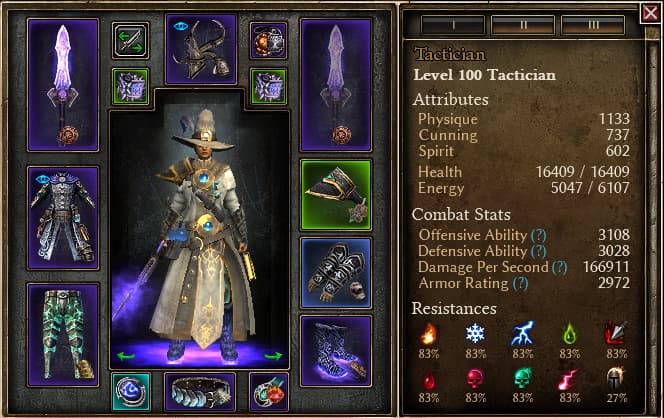This screenshot has height=418, width=664.
Task: Choose the equipped belt slot
Action: tap(200, 392)
